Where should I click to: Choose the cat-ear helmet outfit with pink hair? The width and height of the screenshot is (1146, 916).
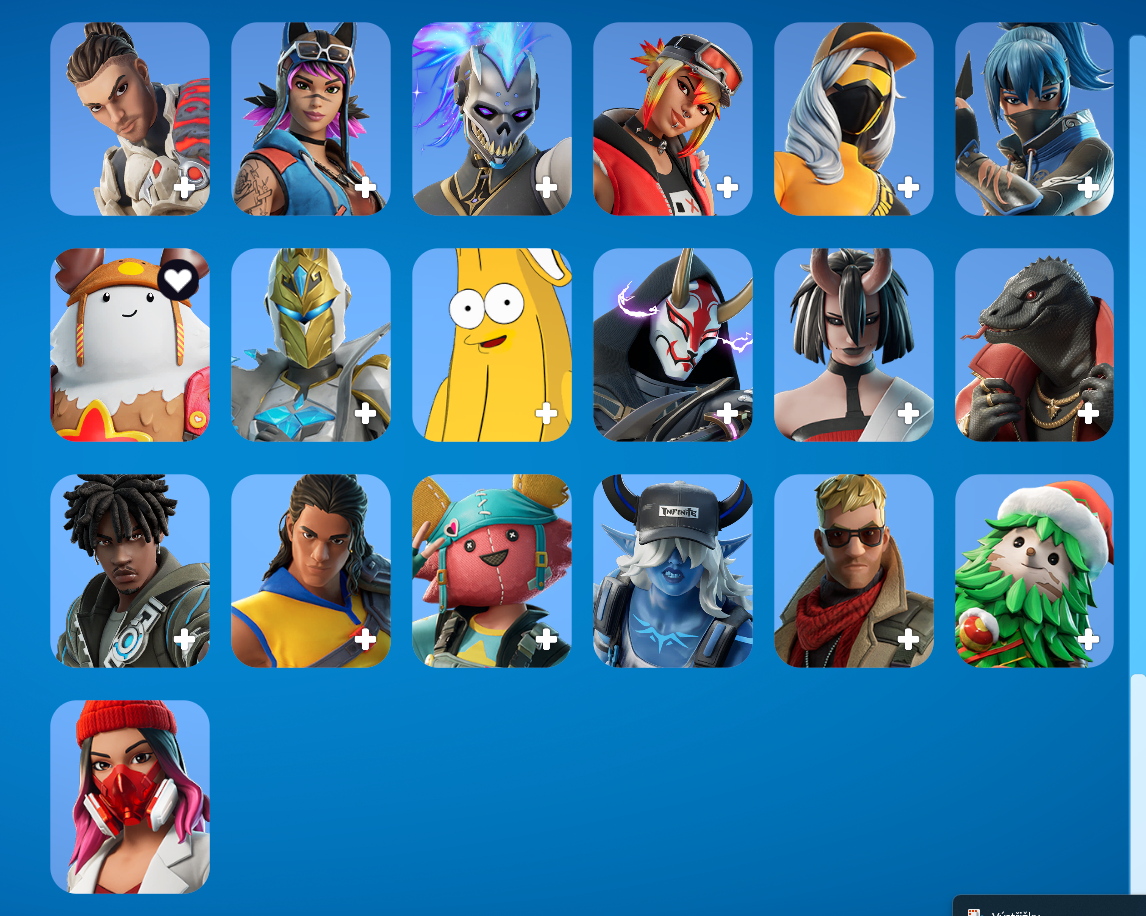[310, 118]
